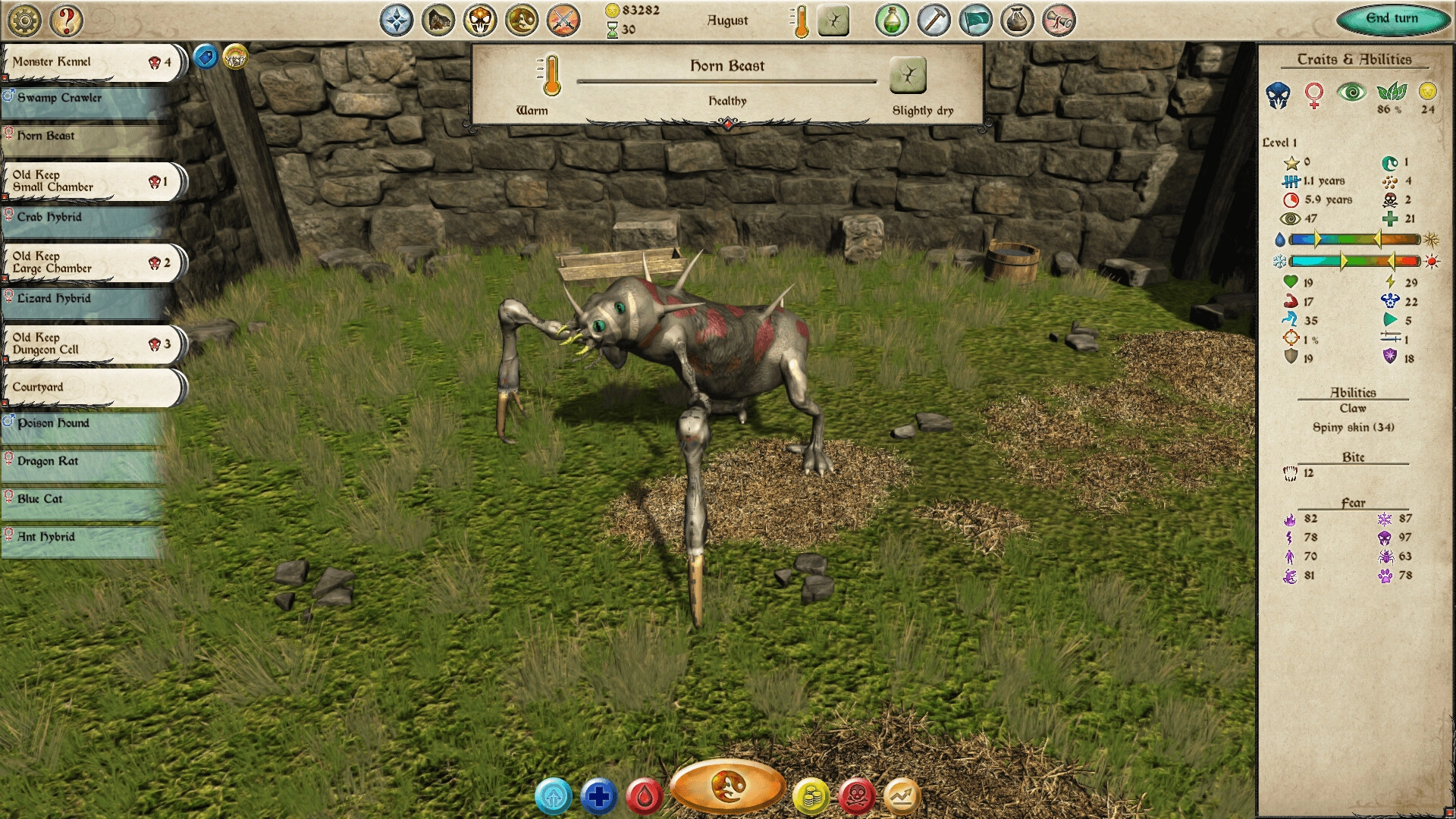Open the question mark help

click(67, 20)
